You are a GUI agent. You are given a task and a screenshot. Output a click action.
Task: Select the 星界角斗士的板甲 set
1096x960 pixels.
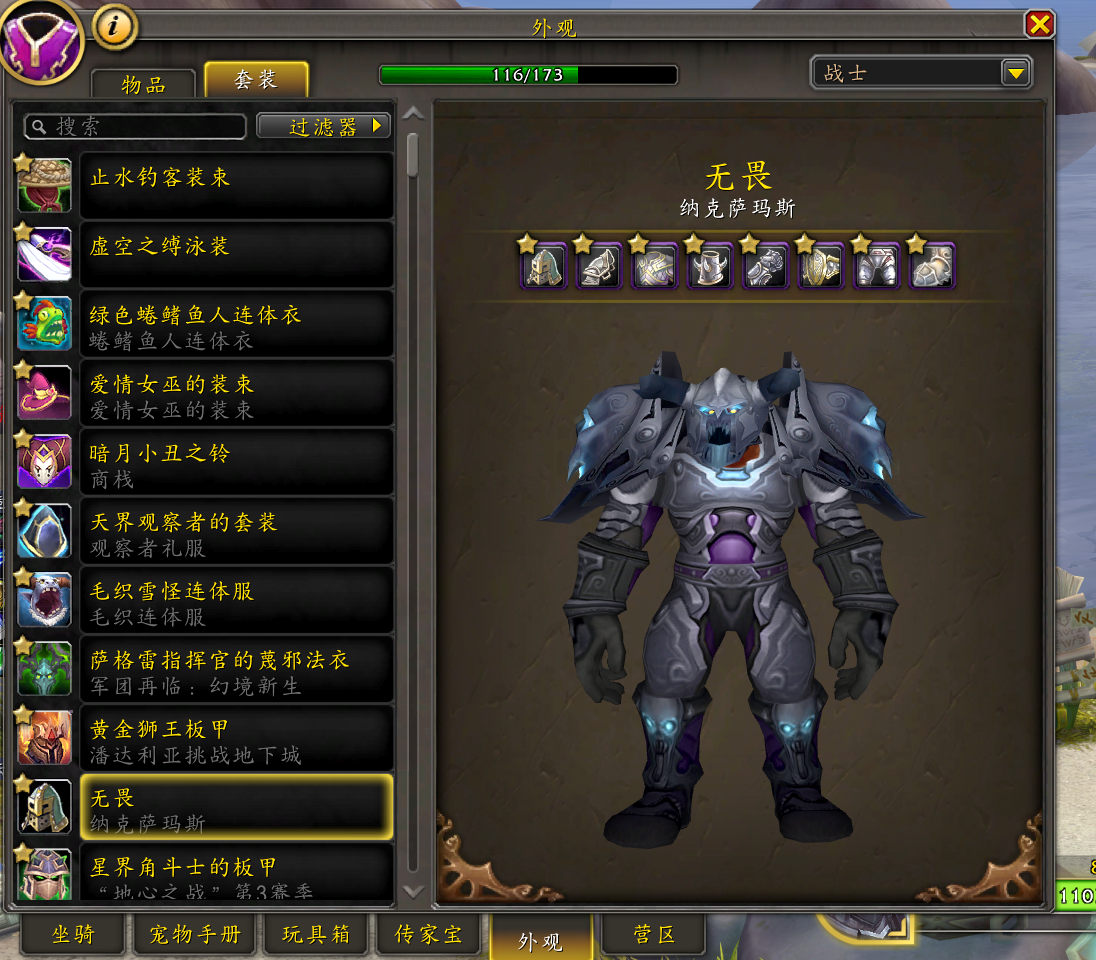[235, 872]
